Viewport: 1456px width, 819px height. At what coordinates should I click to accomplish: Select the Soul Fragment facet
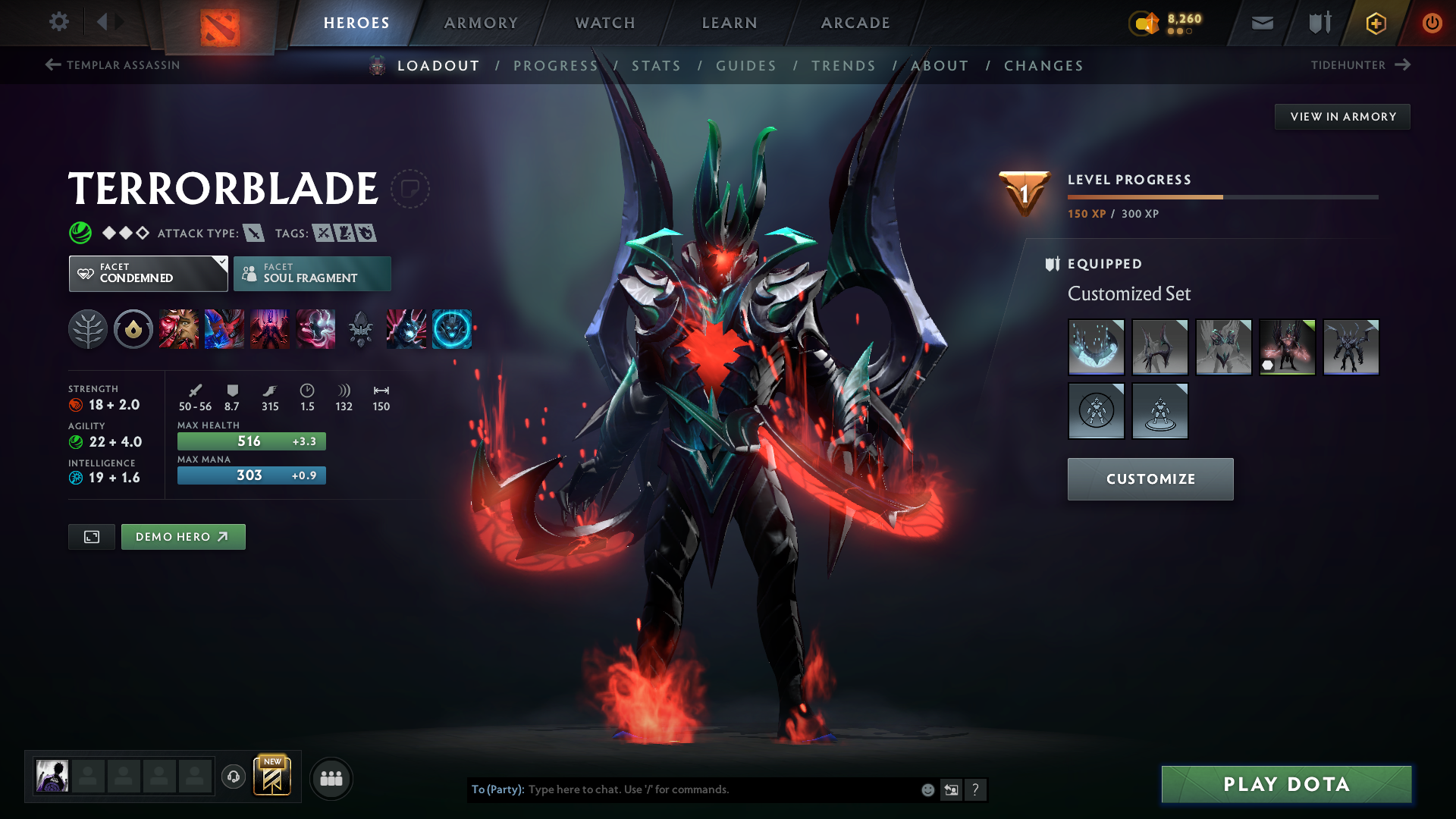point(312,273)
